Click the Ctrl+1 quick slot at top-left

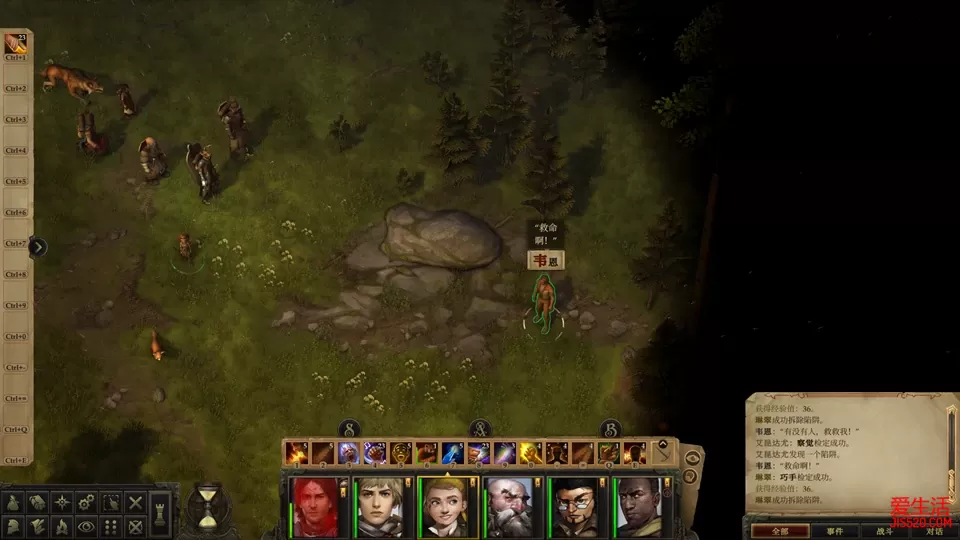[x=16, y=43]
